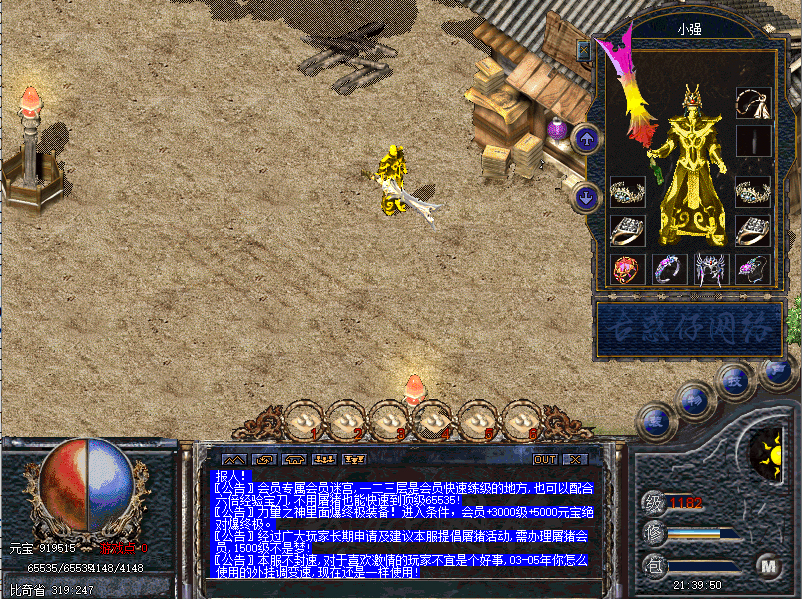The image size is (802, 599).
Task: Click the OUT button on chat bar
Action: (544, 459)
